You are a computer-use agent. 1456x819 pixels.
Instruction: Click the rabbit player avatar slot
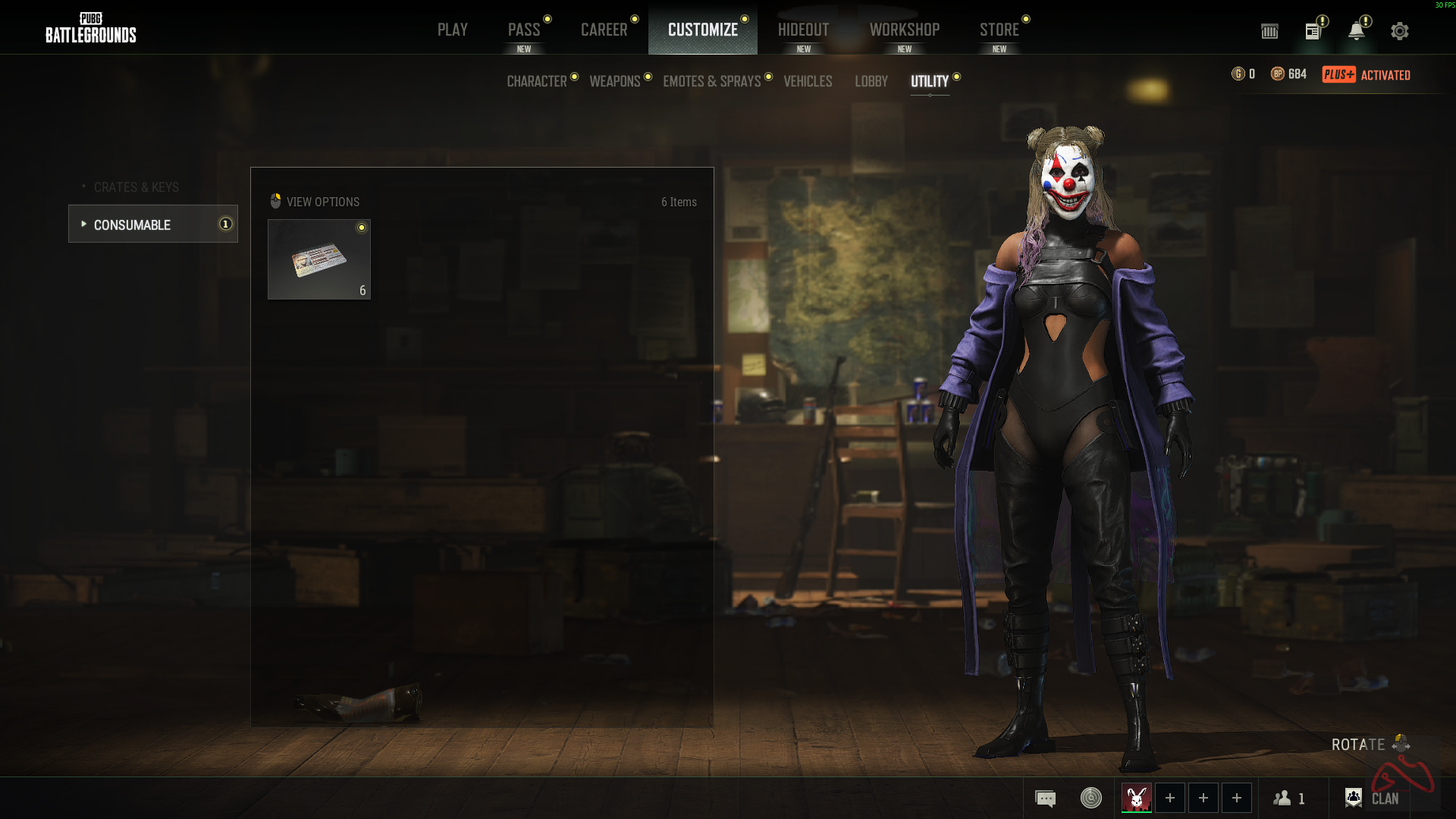point(1136,798)
